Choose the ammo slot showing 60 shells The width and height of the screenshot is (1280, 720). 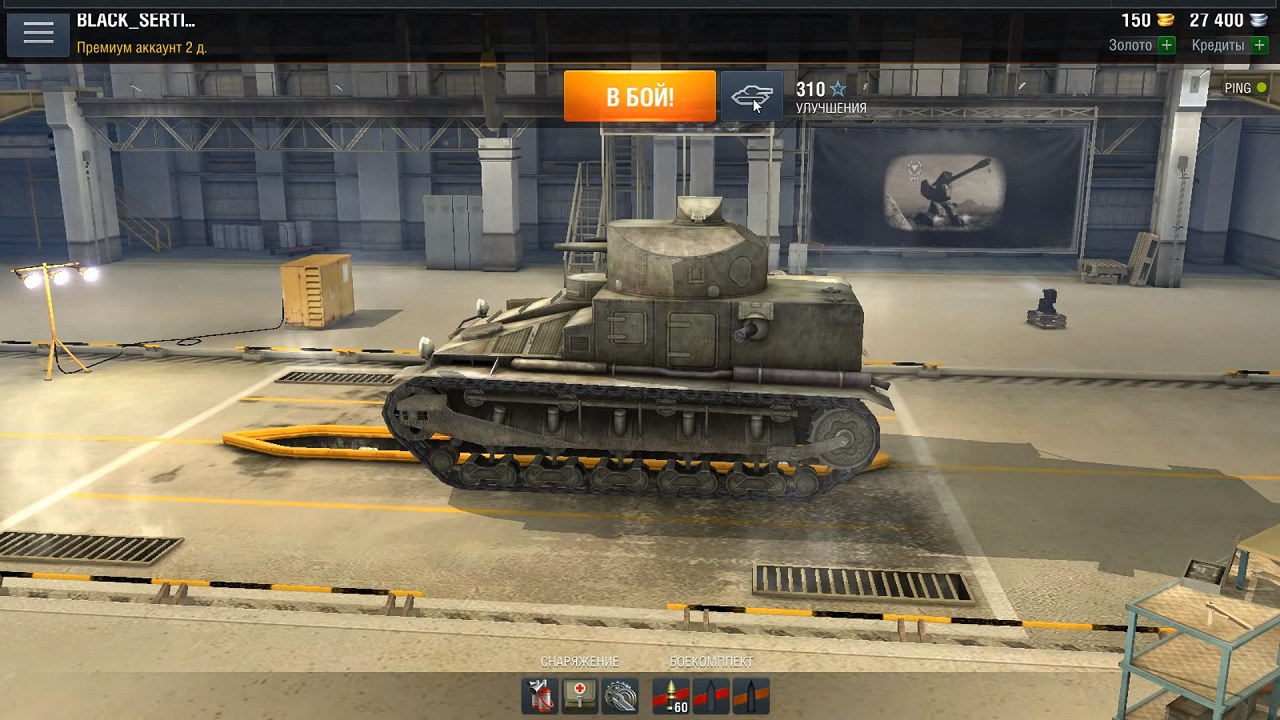coord(671,696)
